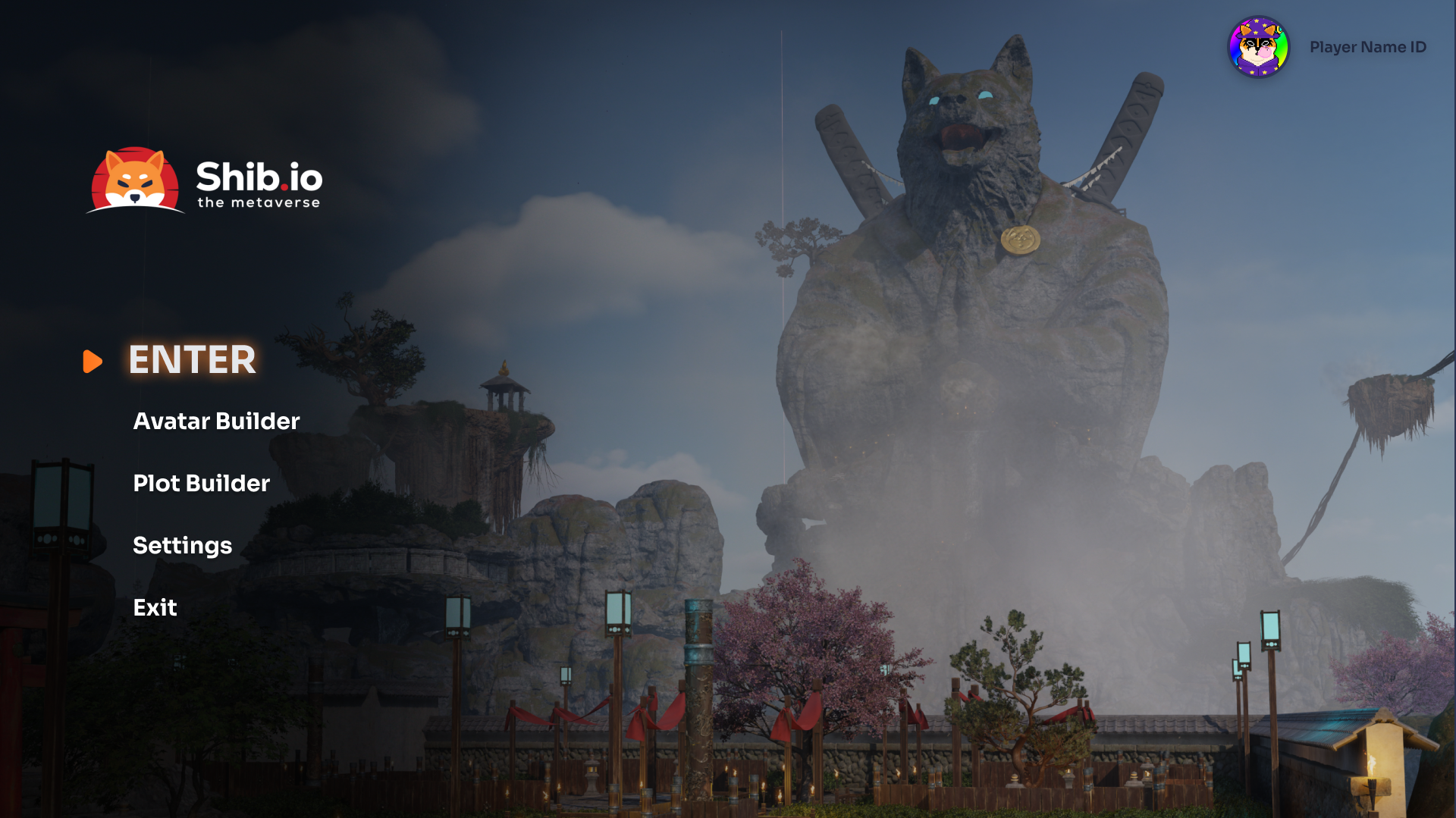The height and width of the screenshot is (818, 1456).
Task: Select the Player Name ID label
Action: point(1367,47)
